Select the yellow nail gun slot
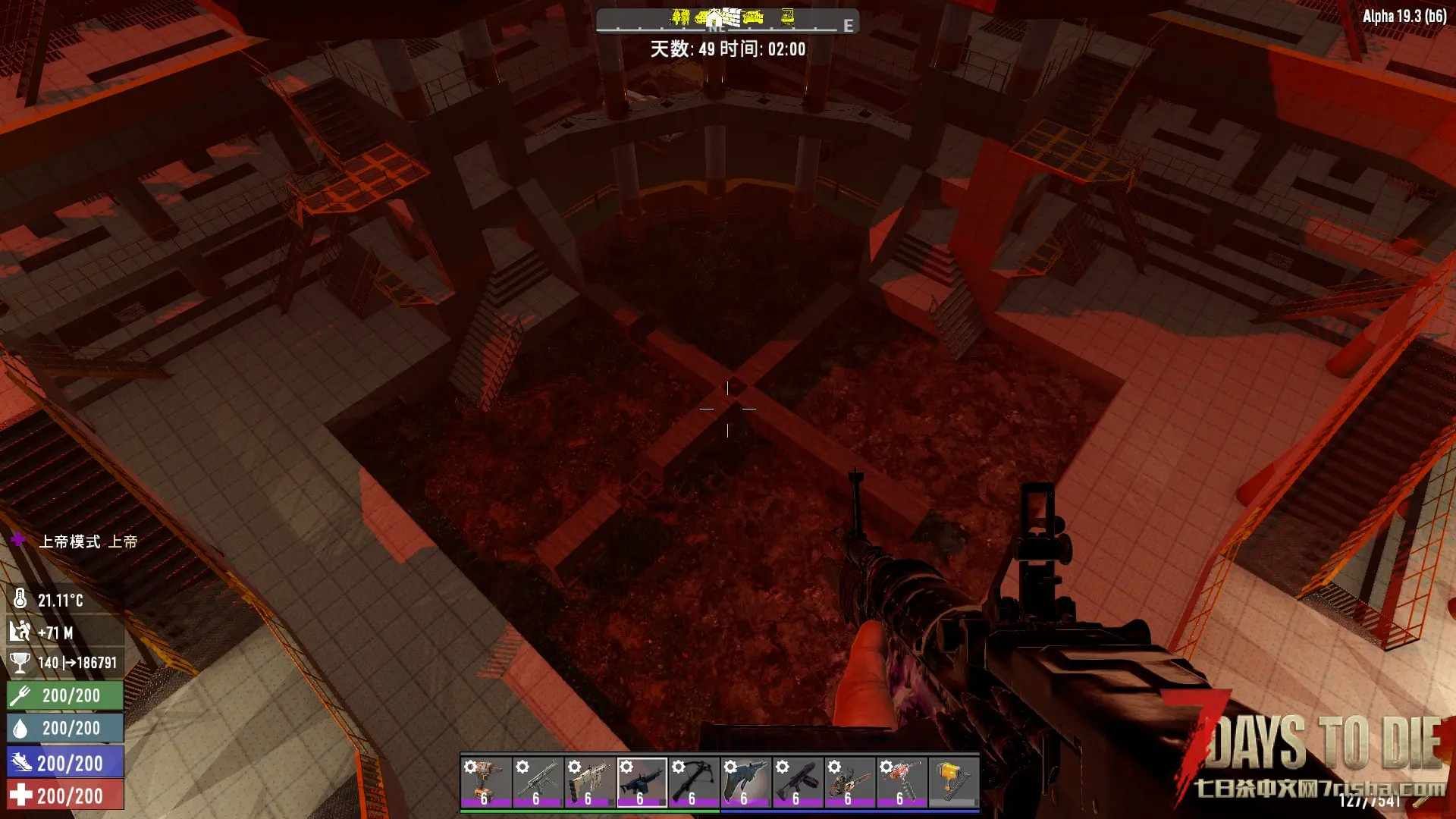This screenshot has height=819, width=1456. [x=953, y=782]
